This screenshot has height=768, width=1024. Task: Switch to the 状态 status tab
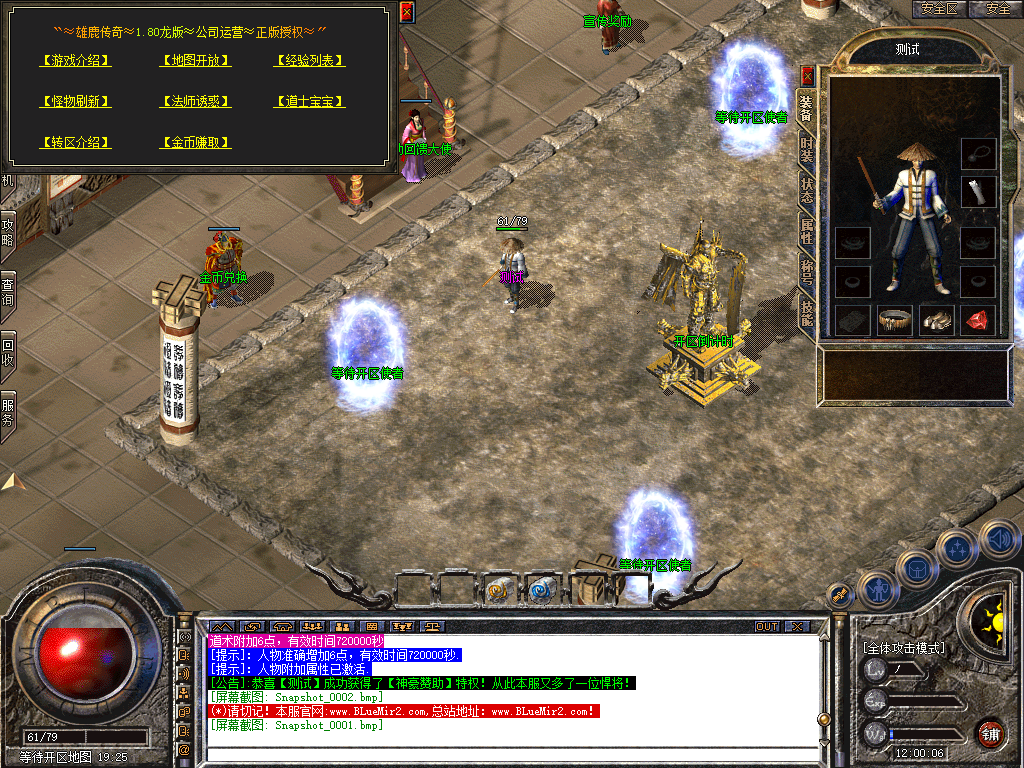(807, 190)
